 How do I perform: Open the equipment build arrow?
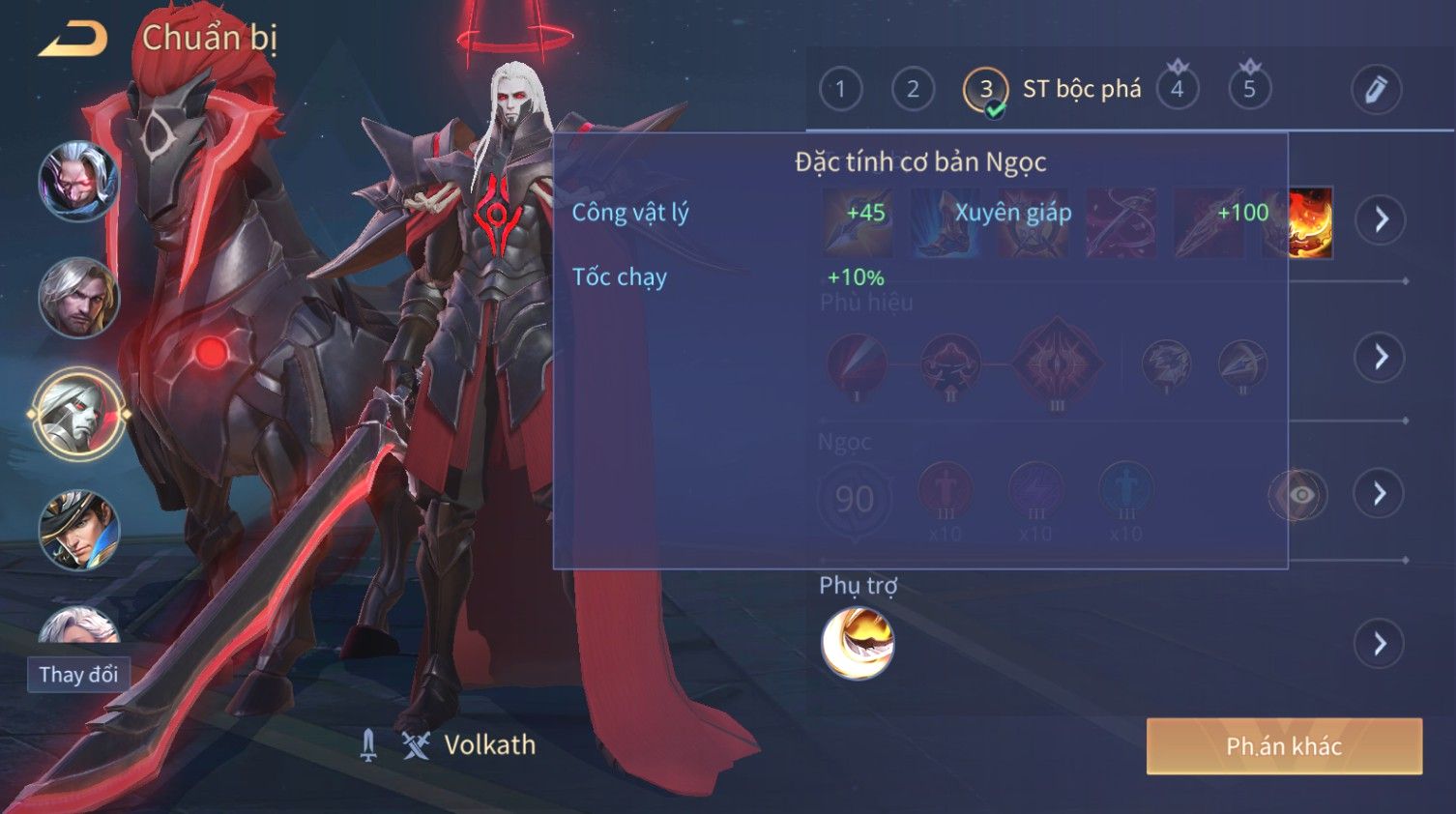tap(1380, 220)
